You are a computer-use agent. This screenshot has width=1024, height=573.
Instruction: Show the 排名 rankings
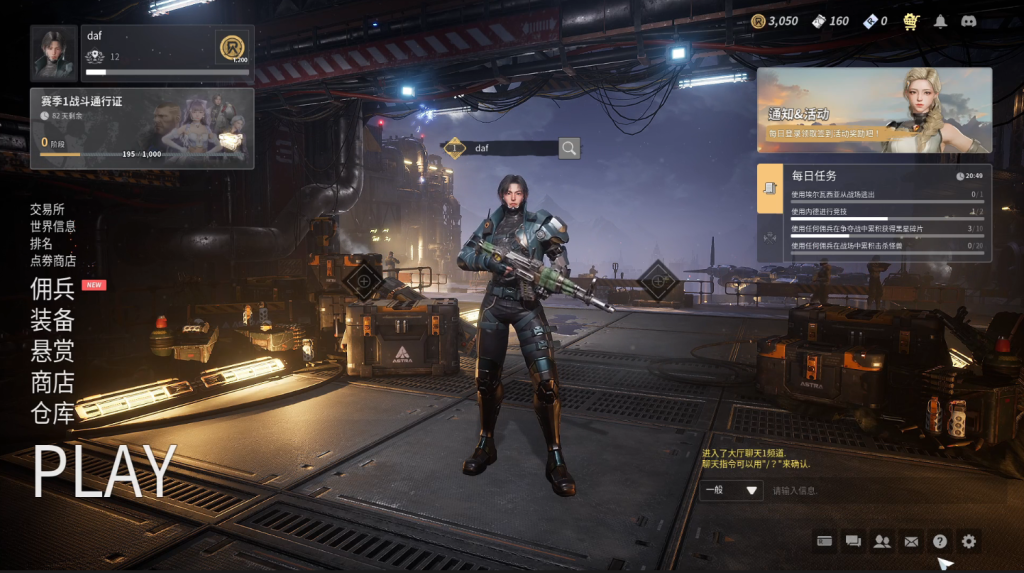41,243
